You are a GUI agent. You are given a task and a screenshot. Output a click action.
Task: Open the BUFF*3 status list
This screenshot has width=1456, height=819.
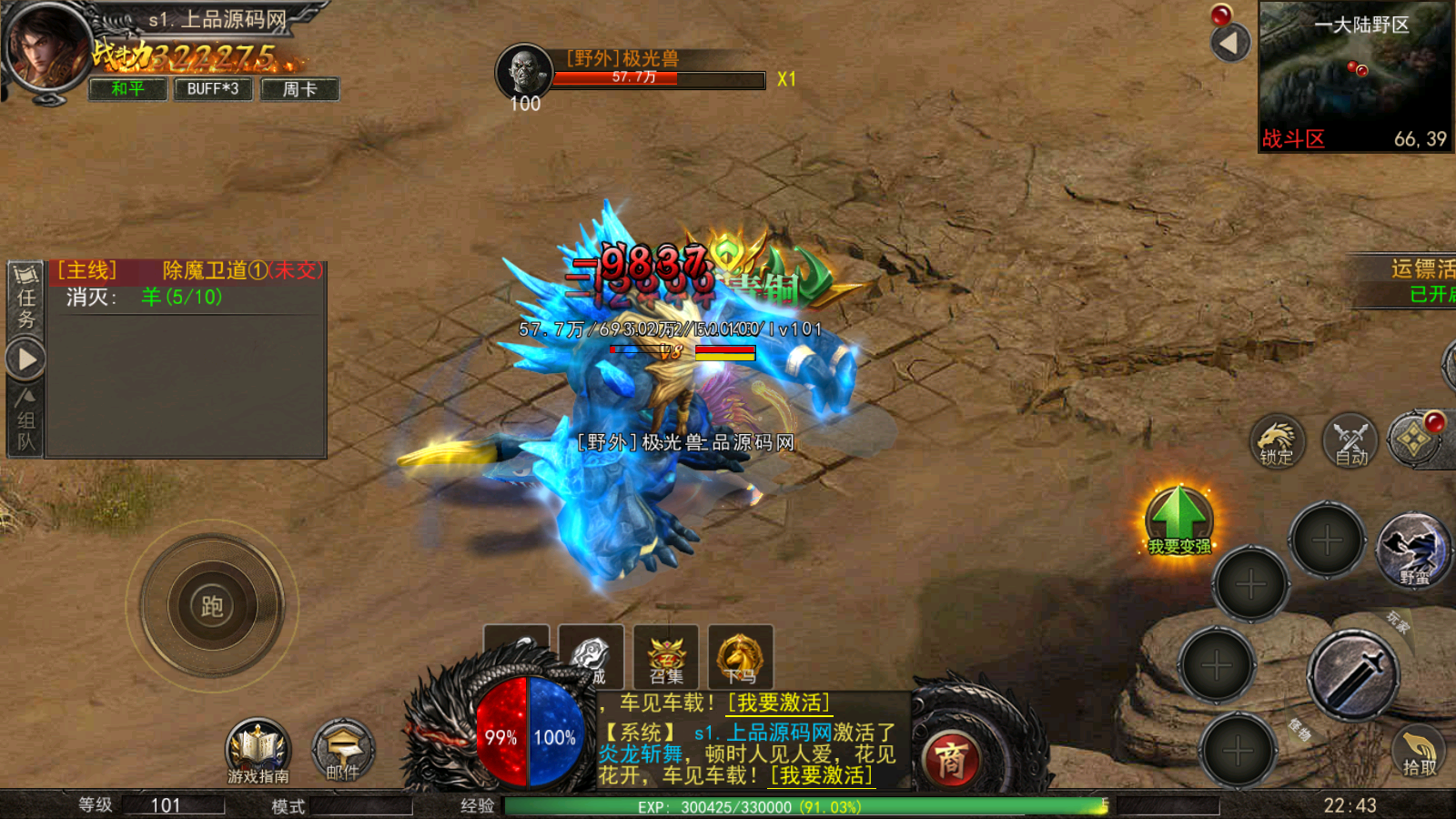pyautogui.click(x=213, y=88)
